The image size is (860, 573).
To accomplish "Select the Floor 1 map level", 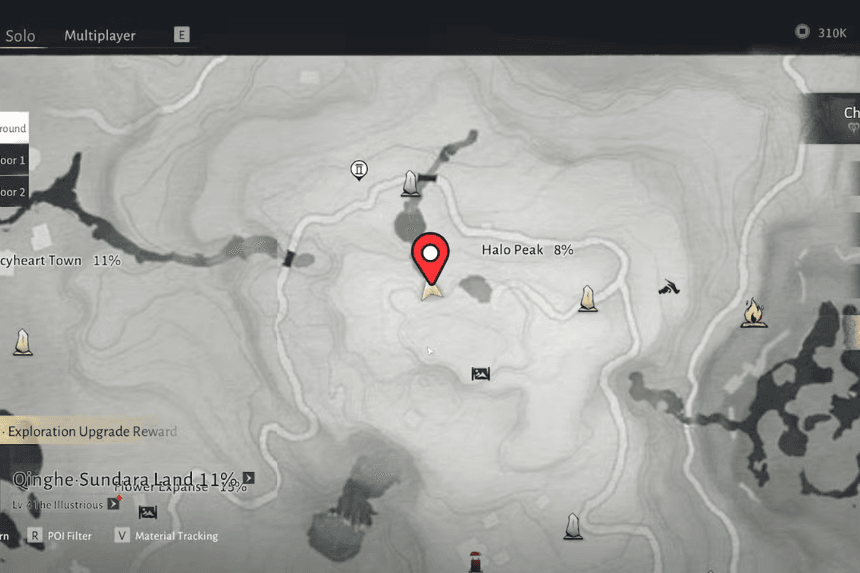I will click(13, 160).
